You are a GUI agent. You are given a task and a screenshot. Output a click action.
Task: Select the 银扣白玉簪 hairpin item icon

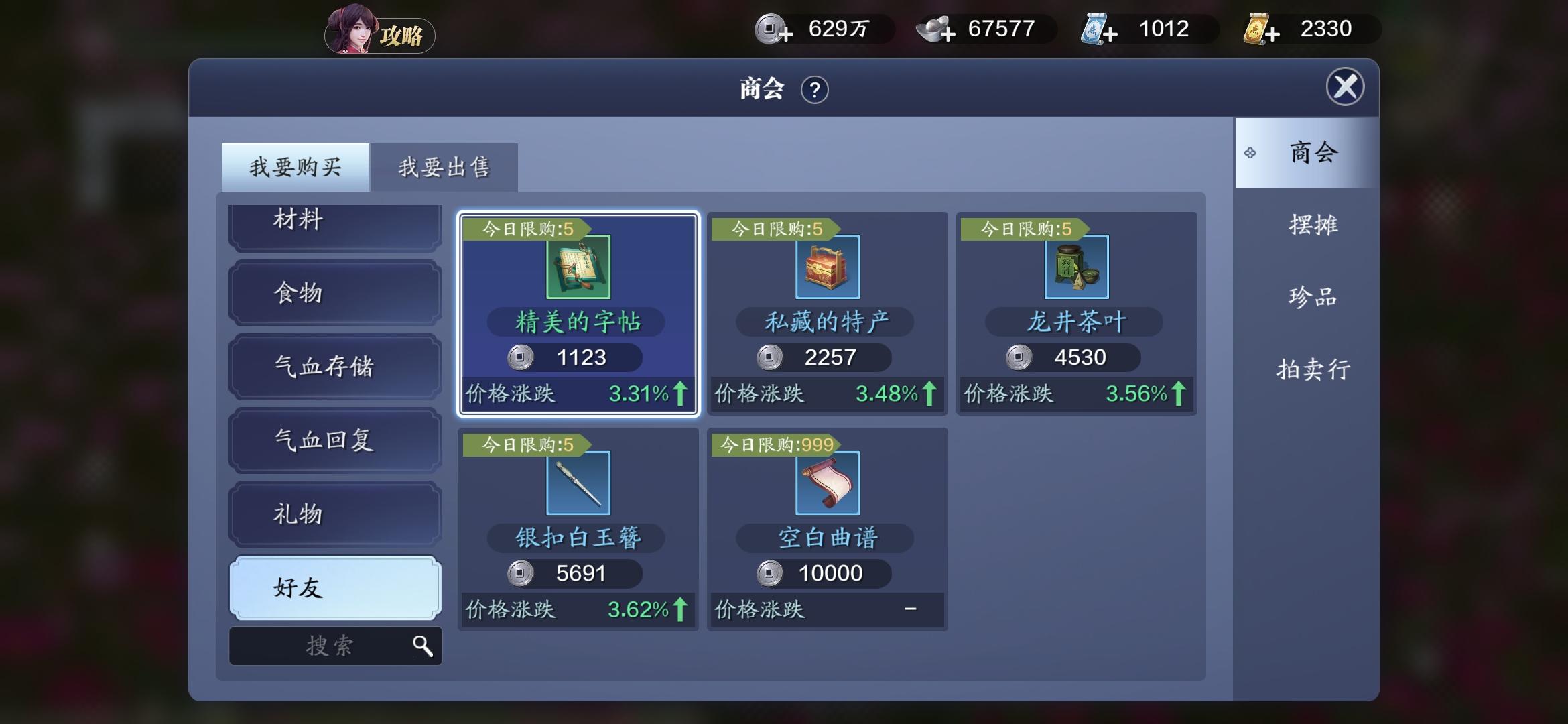[x=578, y=483]
